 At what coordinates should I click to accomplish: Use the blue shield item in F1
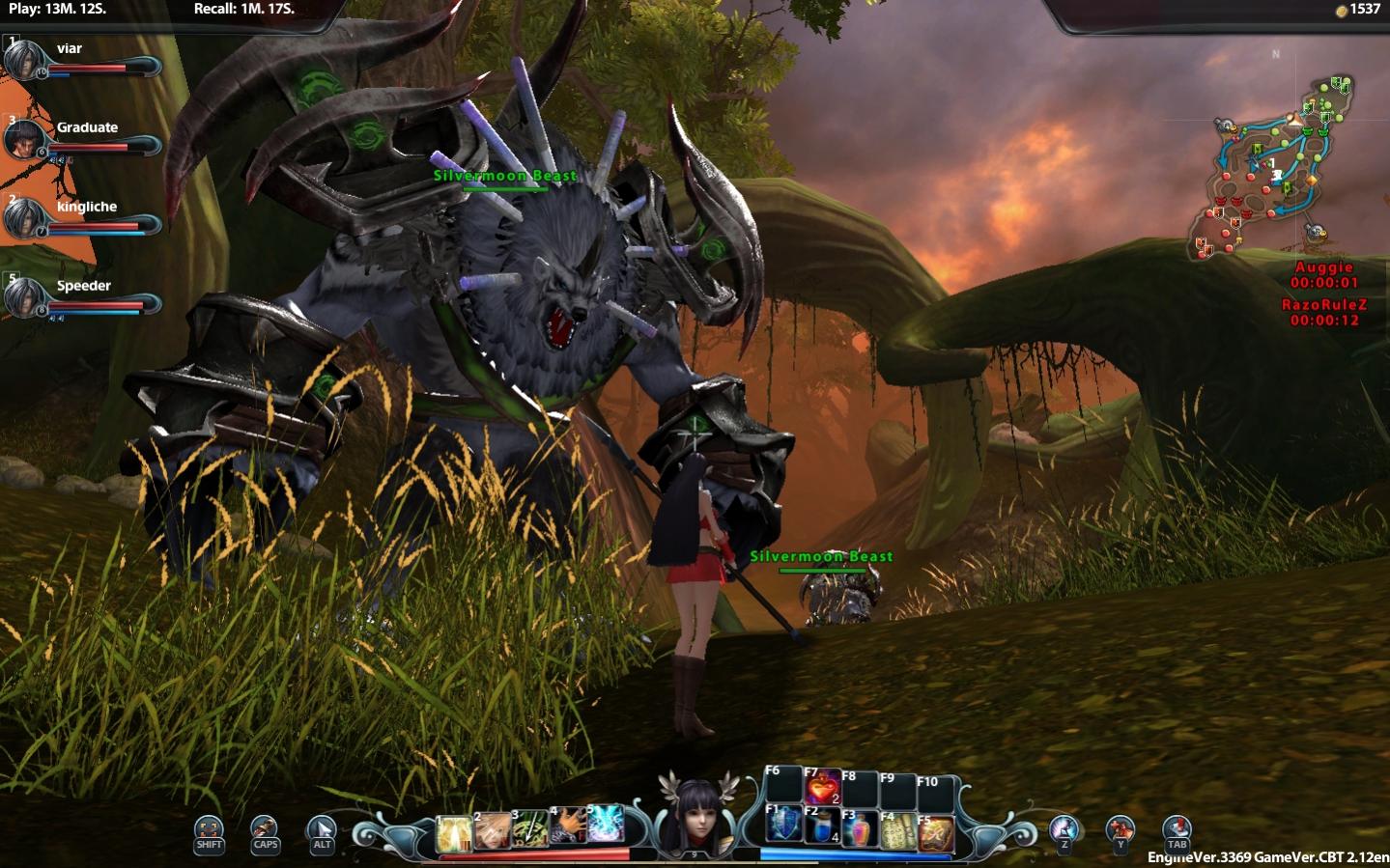[x=783, y=824]
